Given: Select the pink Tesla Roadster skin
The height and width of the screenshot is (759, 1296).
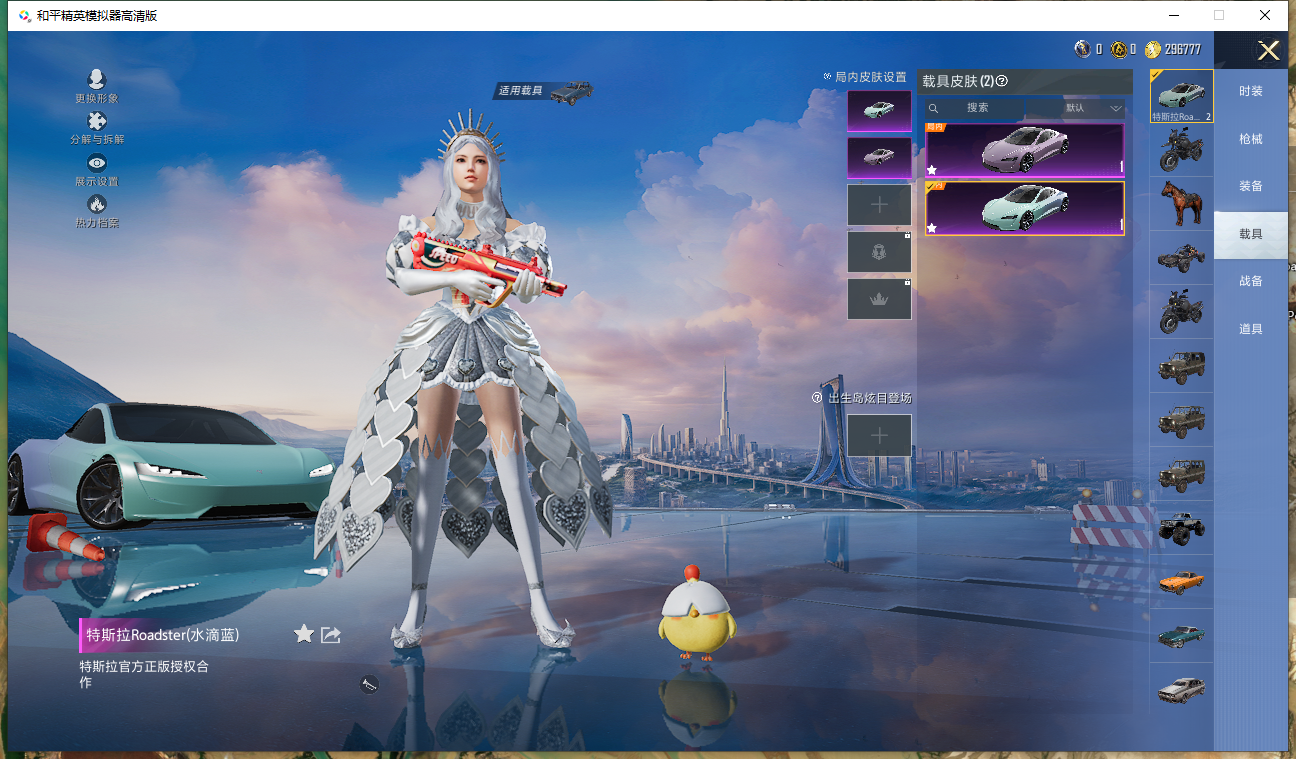Looking at the screenshot, I should point(1024,150).
